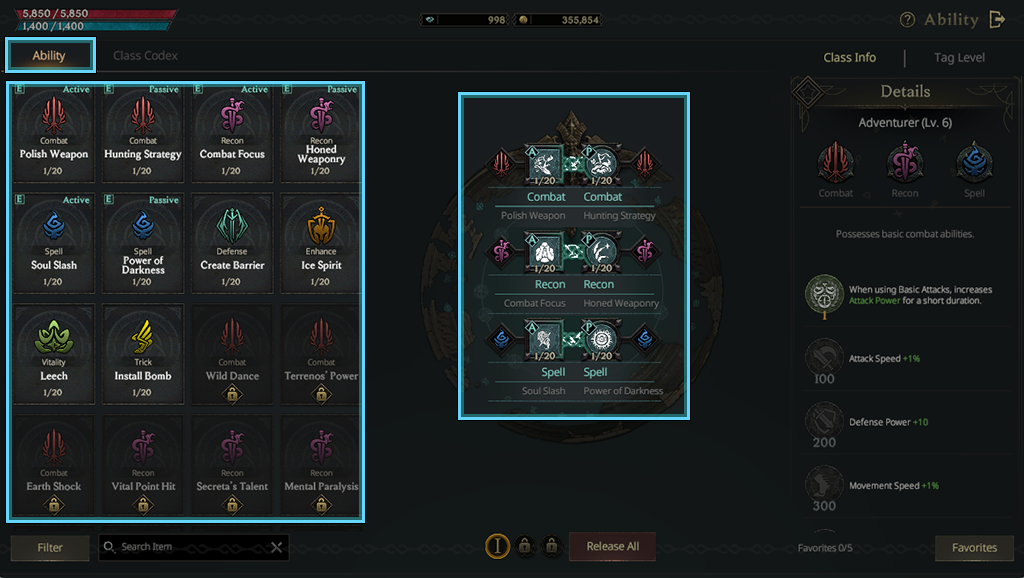Select the Leech vitality ability card
Image resolution: width=1024 pixels, height=578 pixels.
coord(54,355)
